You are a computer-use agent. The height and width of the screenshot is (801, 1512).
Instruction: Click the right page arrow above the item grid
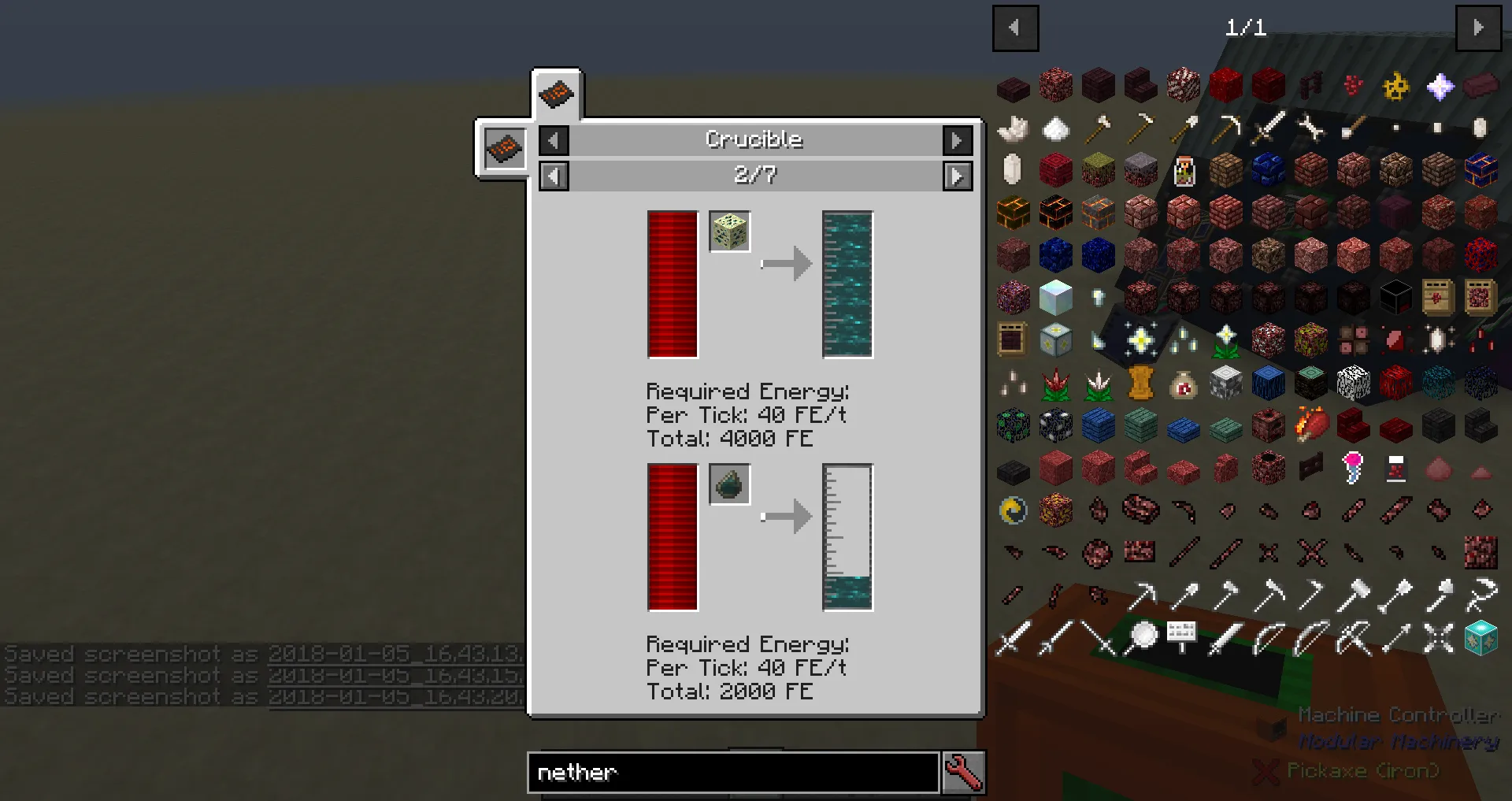point(1480,28)
